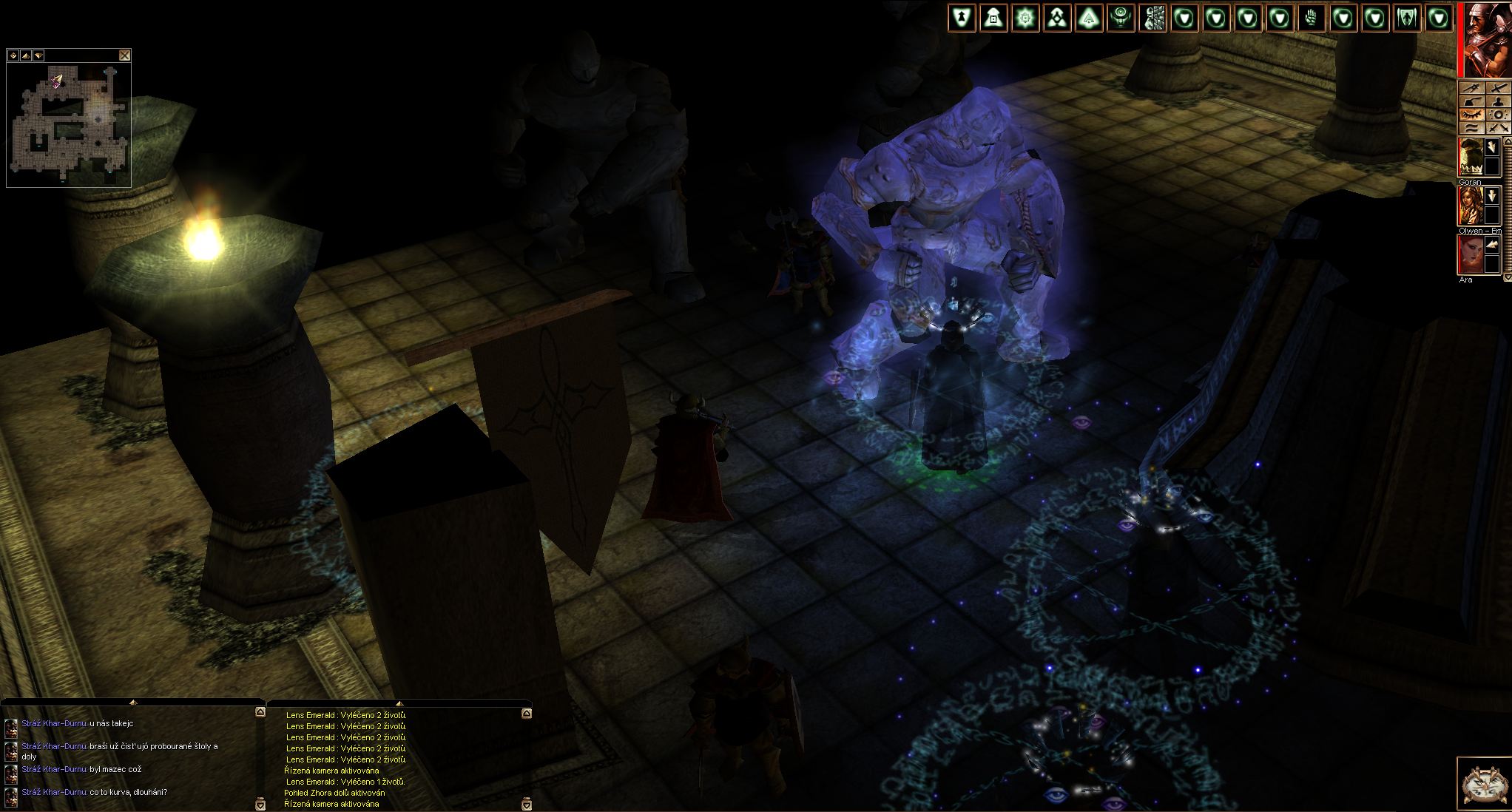
Task: Open the character silhouette panel button
Action: coord(1496,101)
